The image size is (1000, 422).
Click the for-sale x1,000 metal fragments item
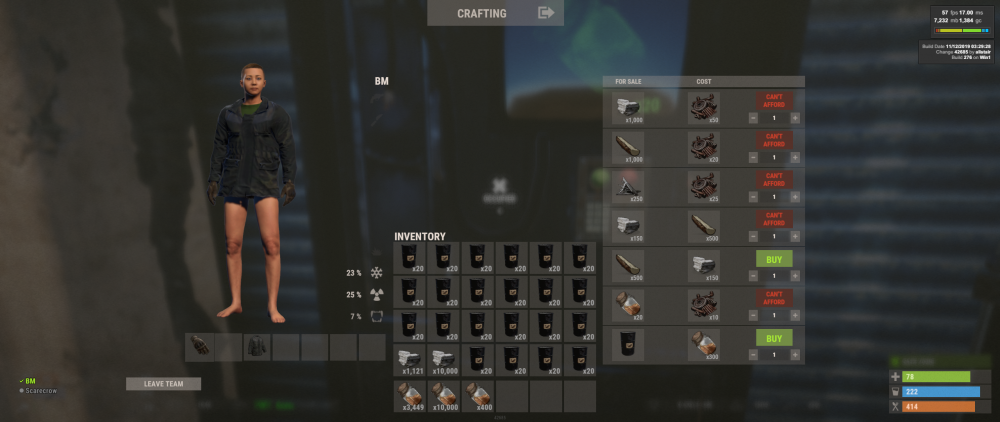coord(629,108)
